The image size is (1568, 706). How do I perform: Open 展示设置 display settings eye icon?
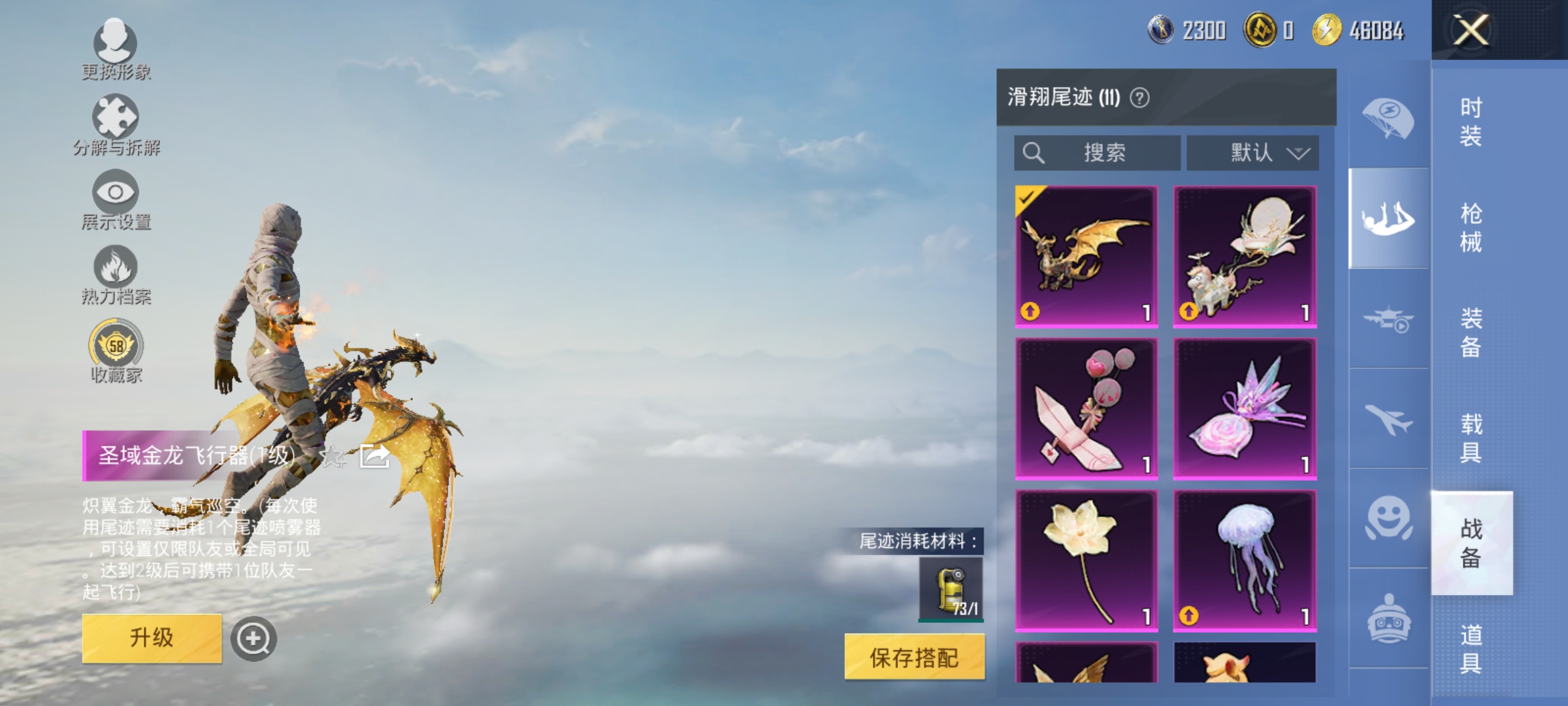(116, 196)
